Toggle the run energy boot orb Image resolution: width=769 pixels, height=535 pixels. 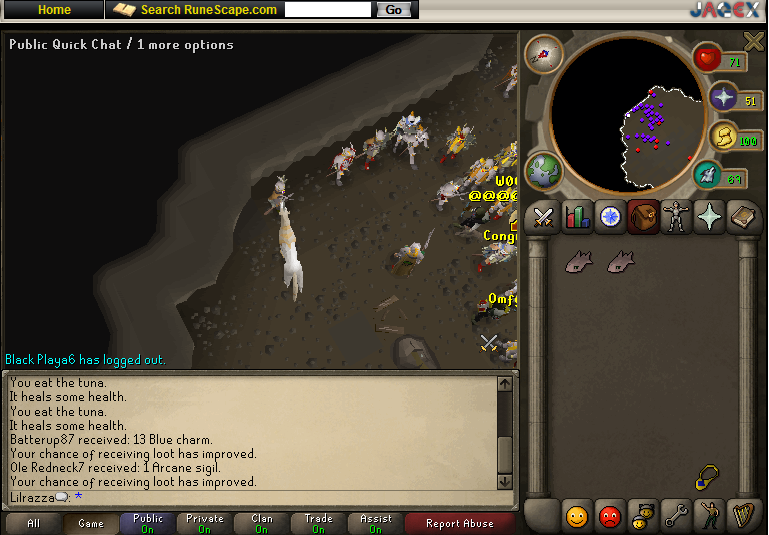coord(708,176)
